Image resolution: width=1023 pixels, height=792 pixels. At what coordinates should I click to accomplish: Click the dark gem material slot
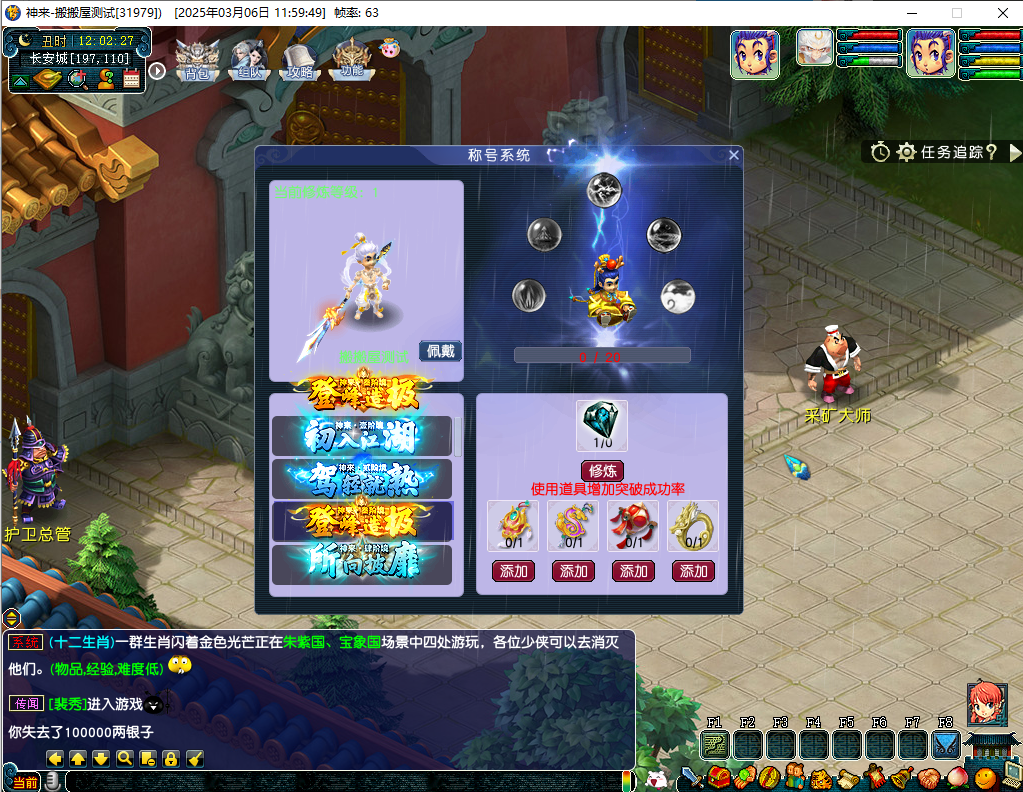coord(602,425)
